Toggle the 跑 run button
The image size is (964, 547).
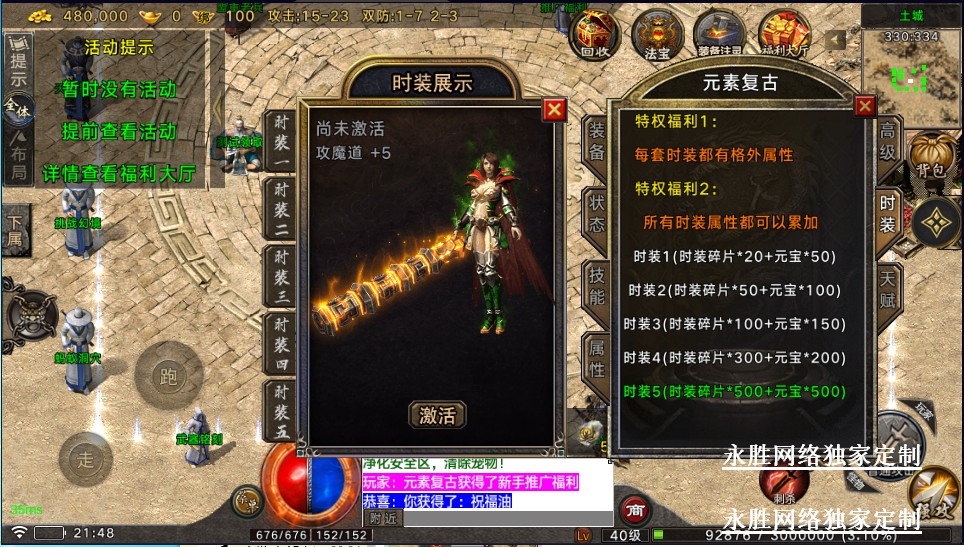(x=168, y=376)
